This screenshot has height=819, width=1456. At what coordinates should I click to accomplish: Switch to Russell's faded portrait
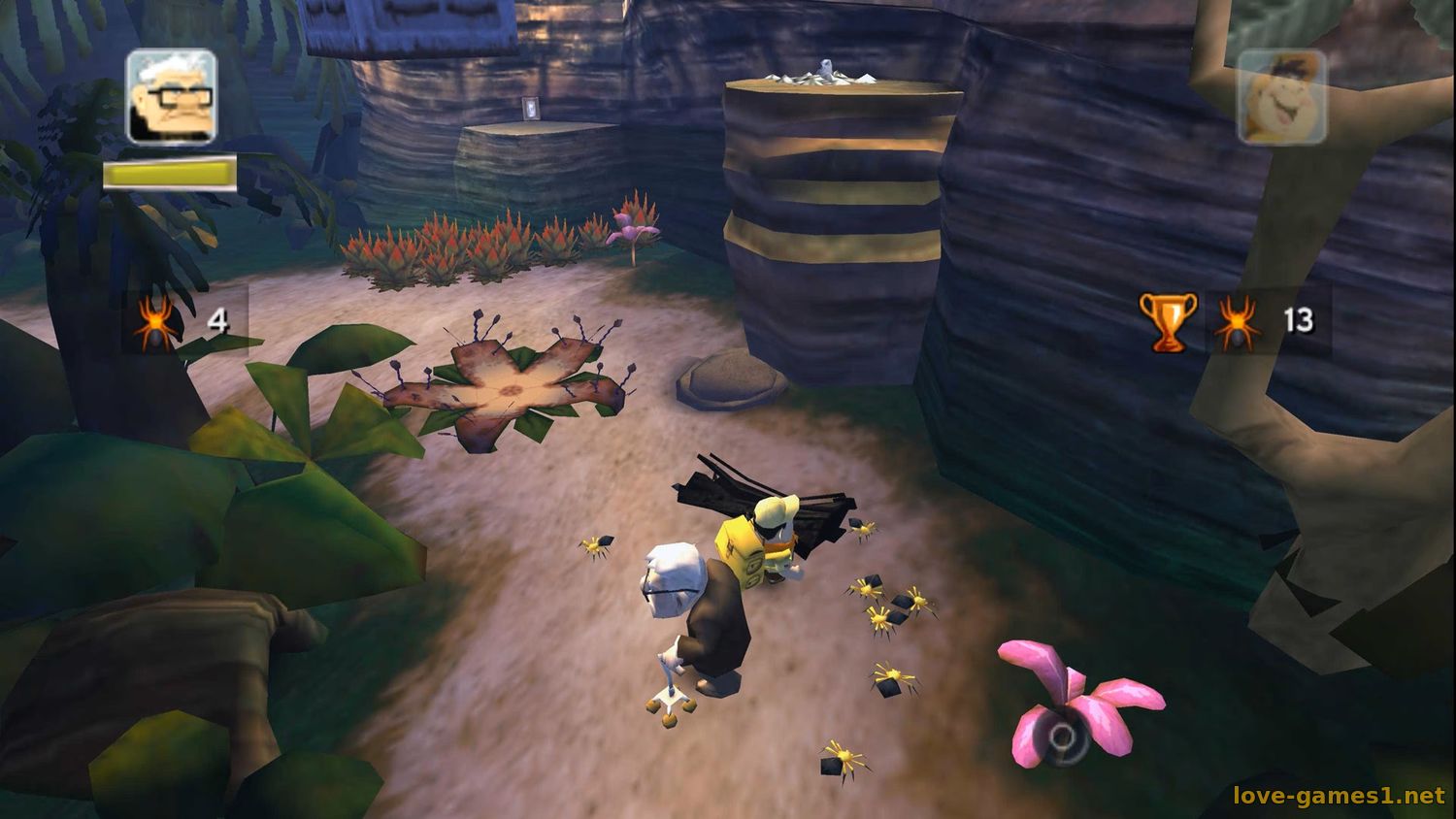tap(1281, 97)
